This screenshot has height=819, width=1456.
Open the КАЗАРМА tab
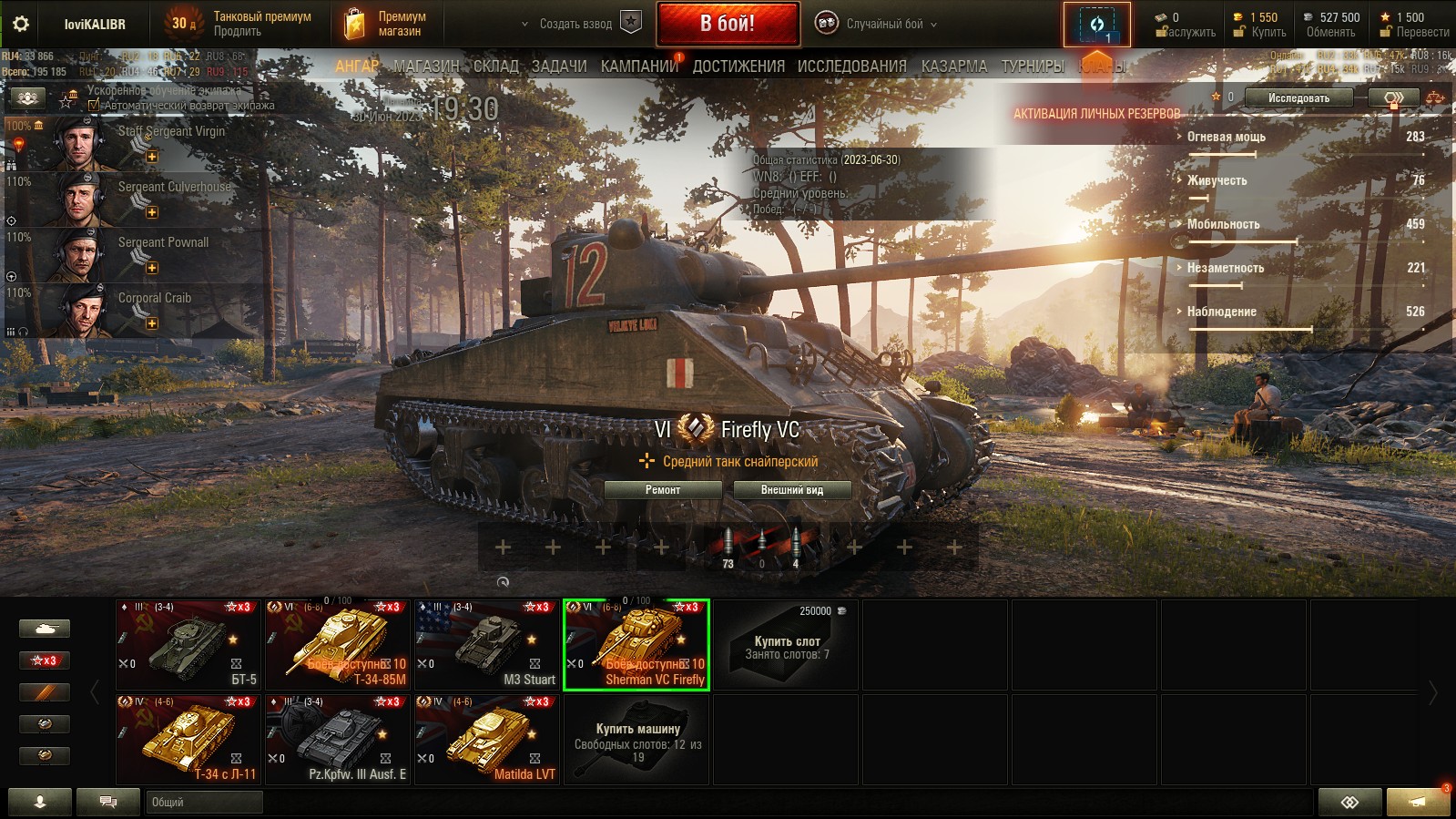953,67
